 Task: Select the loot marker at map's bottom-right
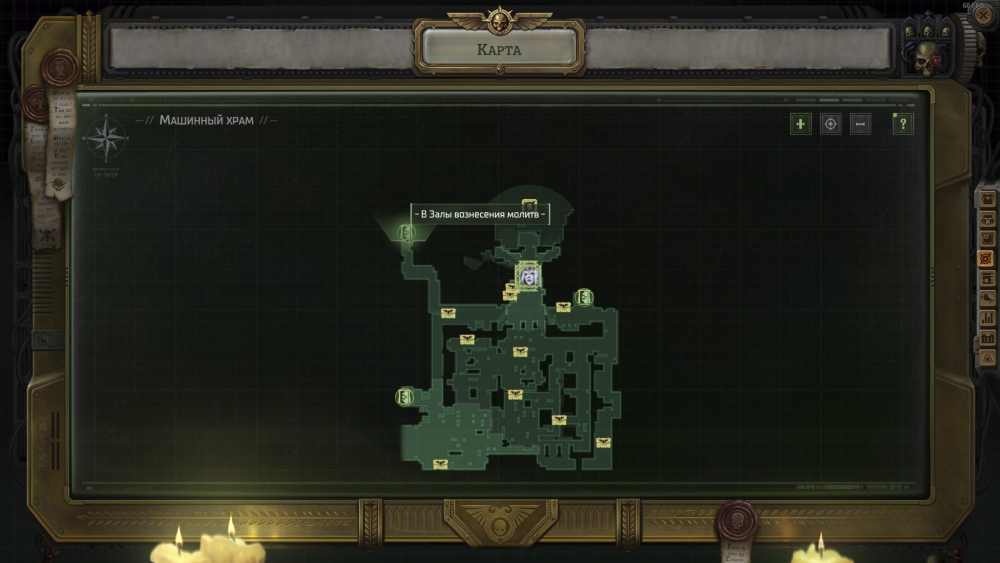pos(603,442)
